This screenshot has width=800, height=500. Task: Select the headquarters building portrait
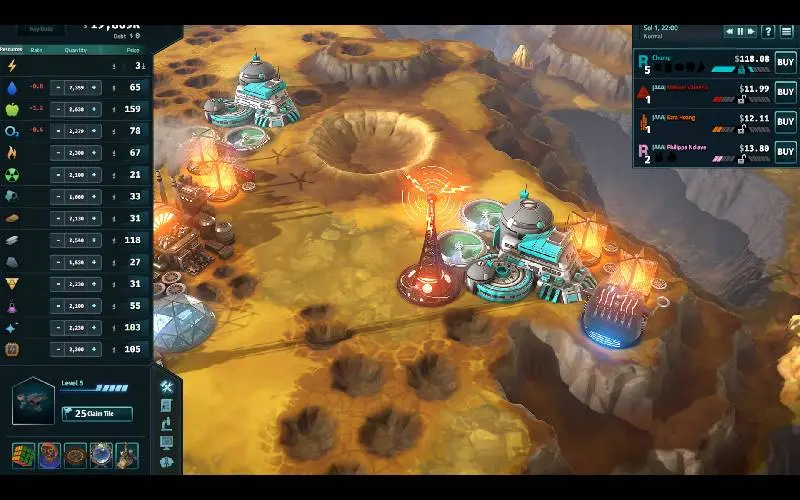(32, 401)
